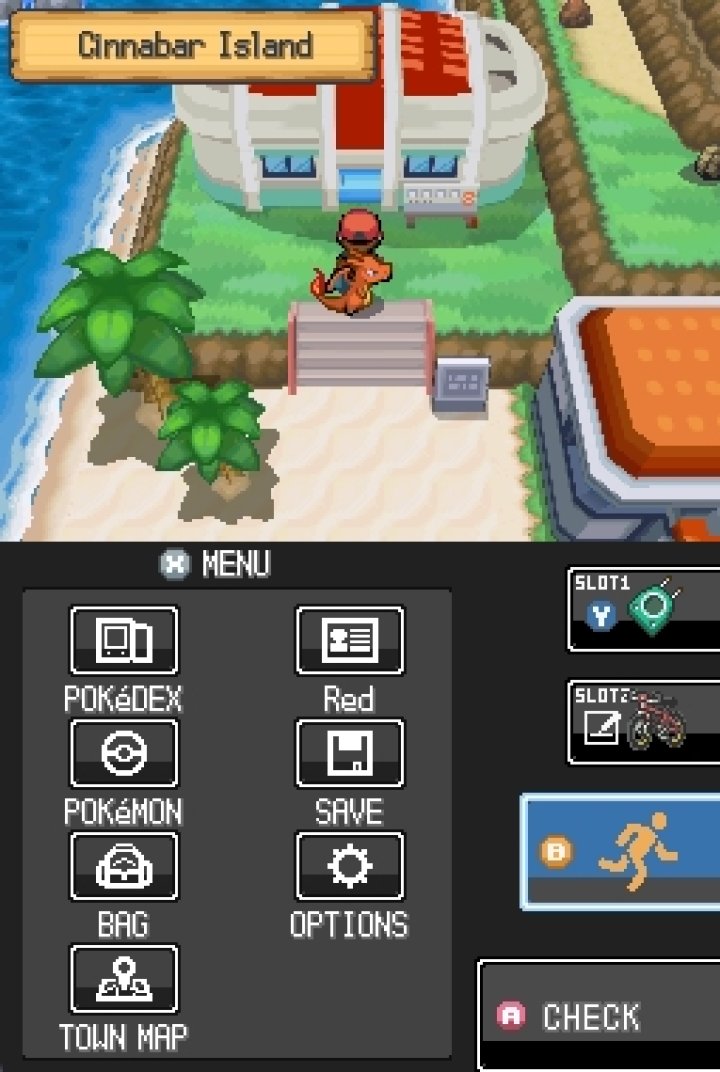Screen dimensions: 720x1072
Task: Show the Town Map
Action: [x=124, y=980]
